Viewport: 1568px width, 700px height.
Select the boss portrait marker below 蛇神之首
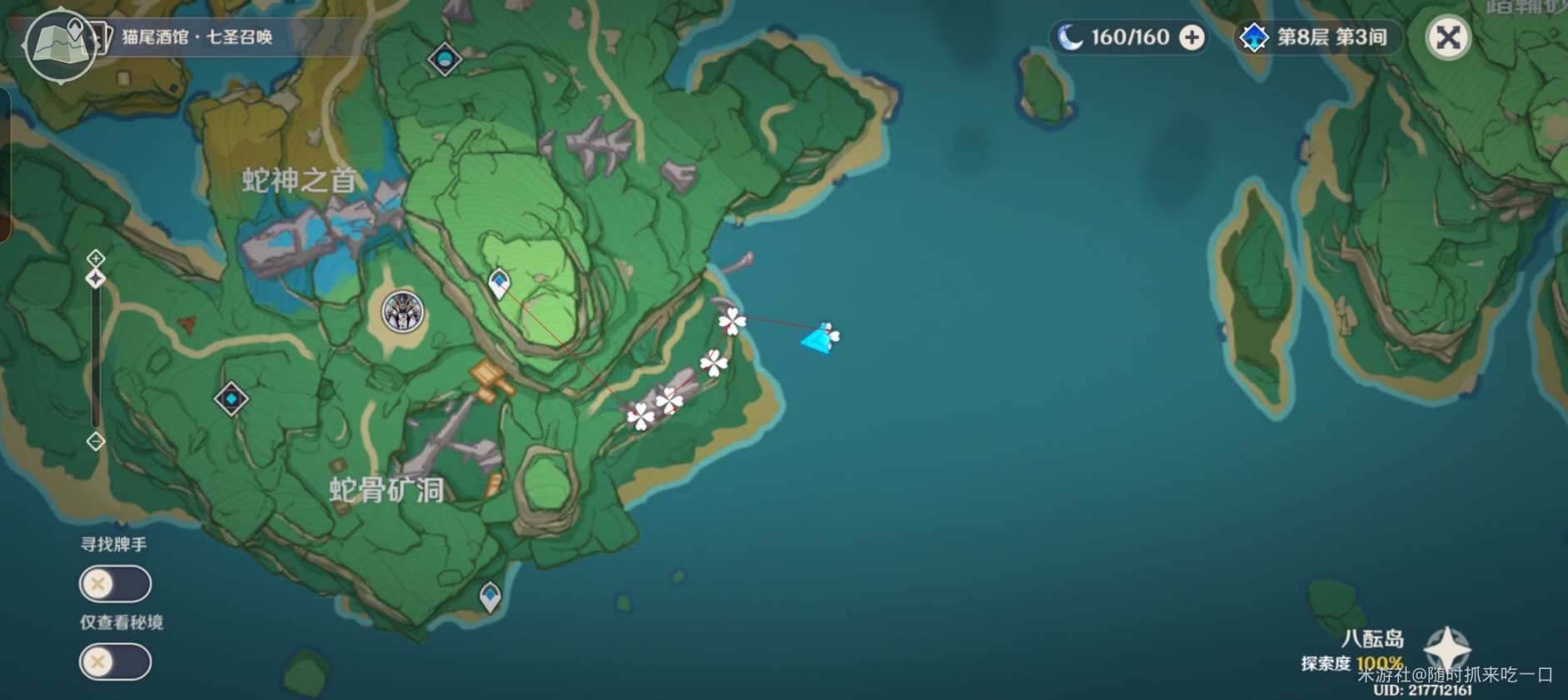tap(403, 312)
